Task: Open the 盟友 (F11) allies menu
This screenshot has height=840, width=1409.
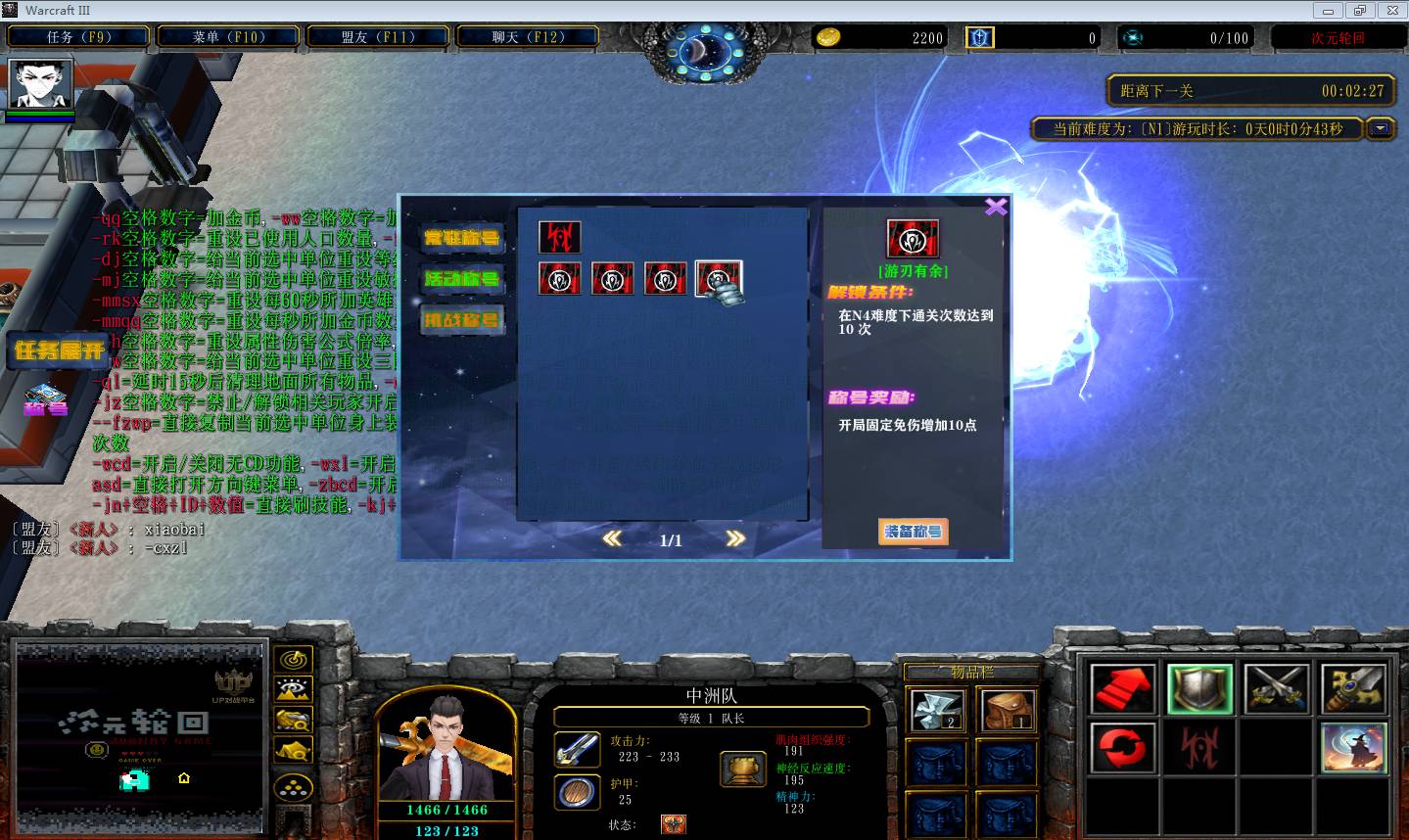Action: 378,37
